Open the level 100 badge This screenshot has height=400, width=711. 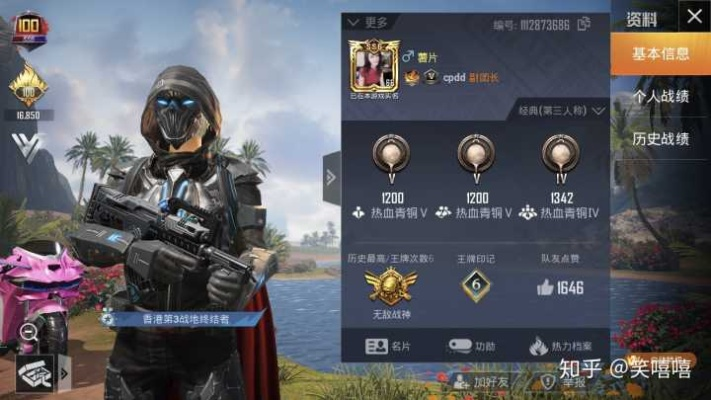[29, 28]
